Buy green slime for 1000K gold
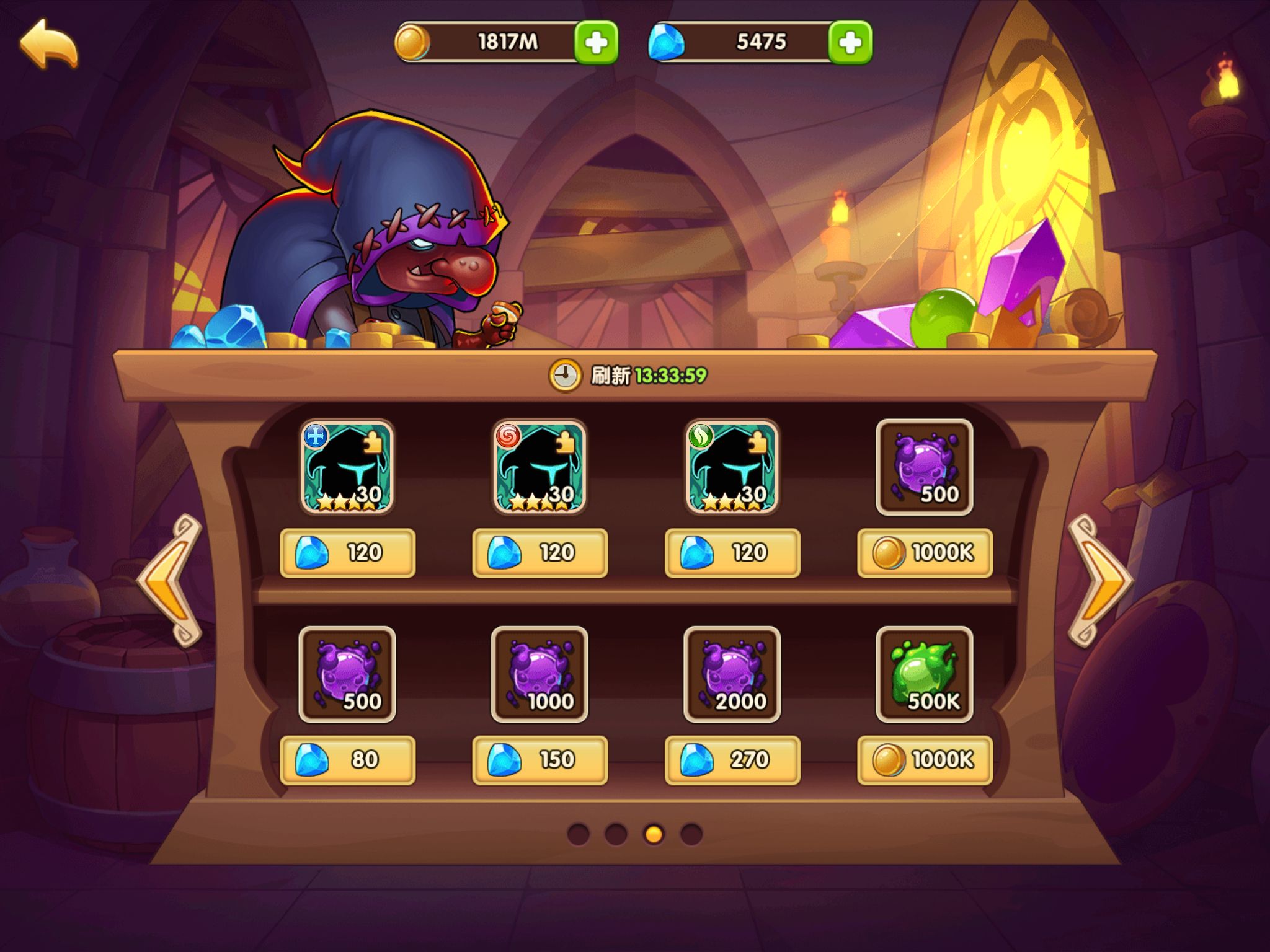The width and height of the screenshot is (1270, 952). pos(925,760)
